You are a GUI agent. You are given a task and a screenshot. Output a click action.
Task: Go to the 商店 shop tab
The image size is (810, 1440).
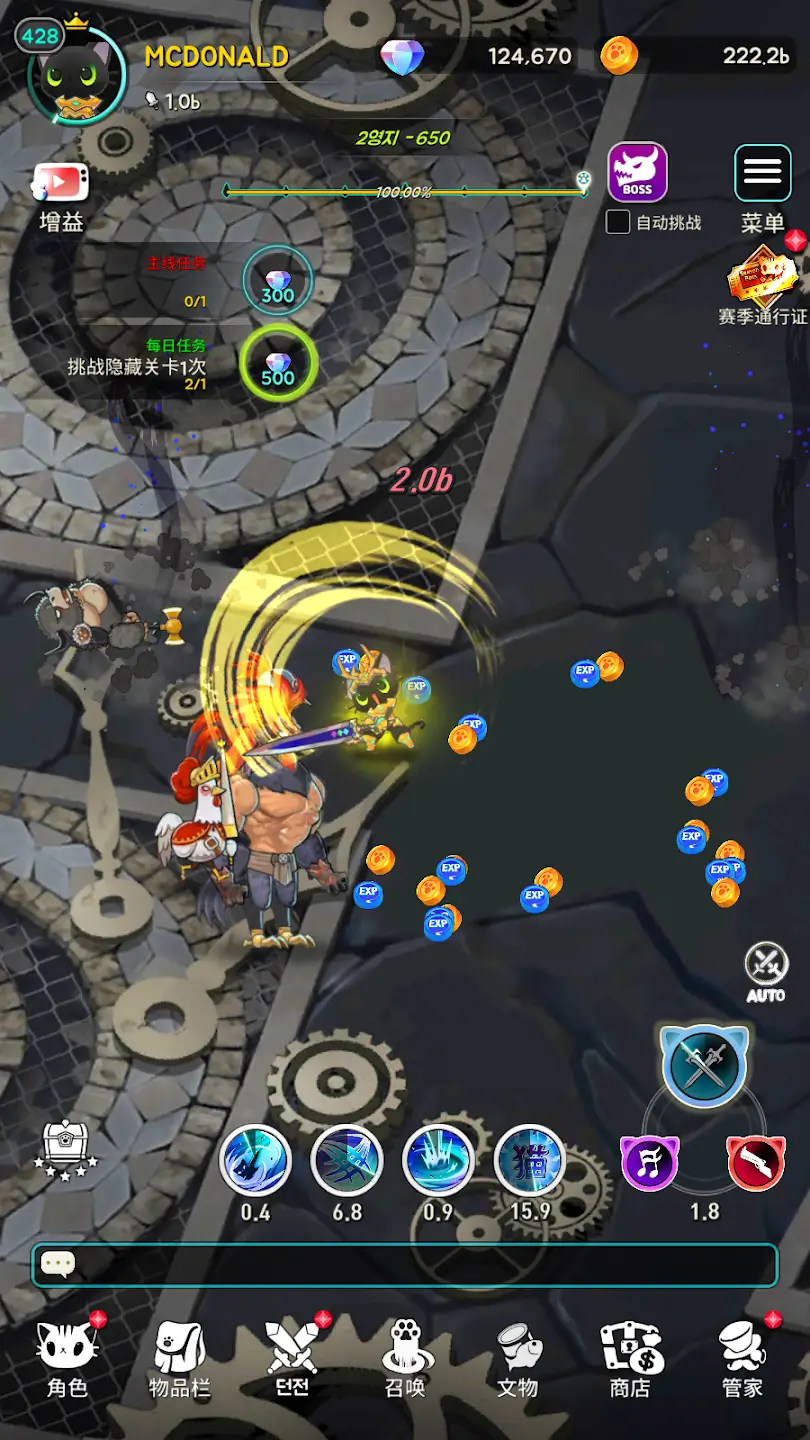pos(630,1357)
